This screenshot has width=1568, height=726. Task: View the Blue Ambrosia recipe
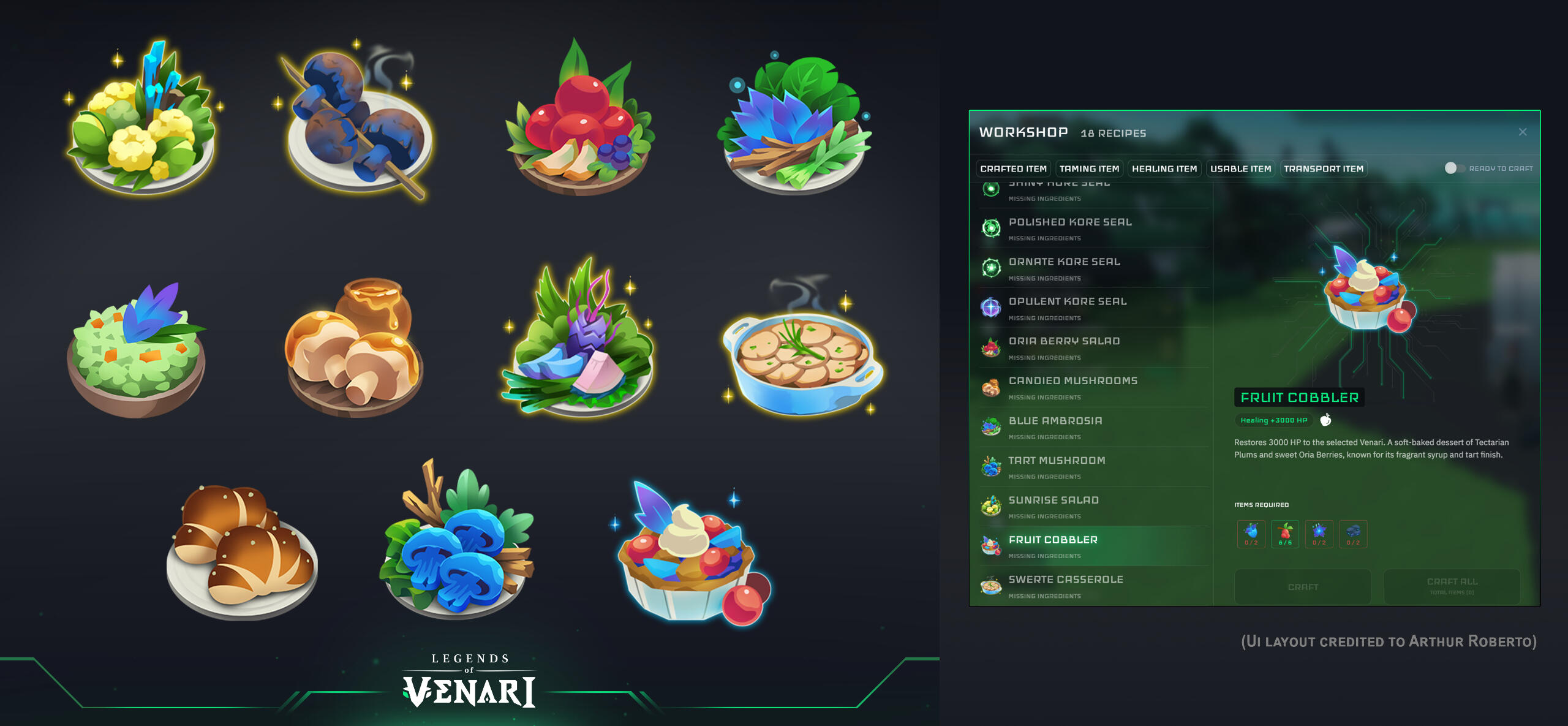[x=1055, y=427]
